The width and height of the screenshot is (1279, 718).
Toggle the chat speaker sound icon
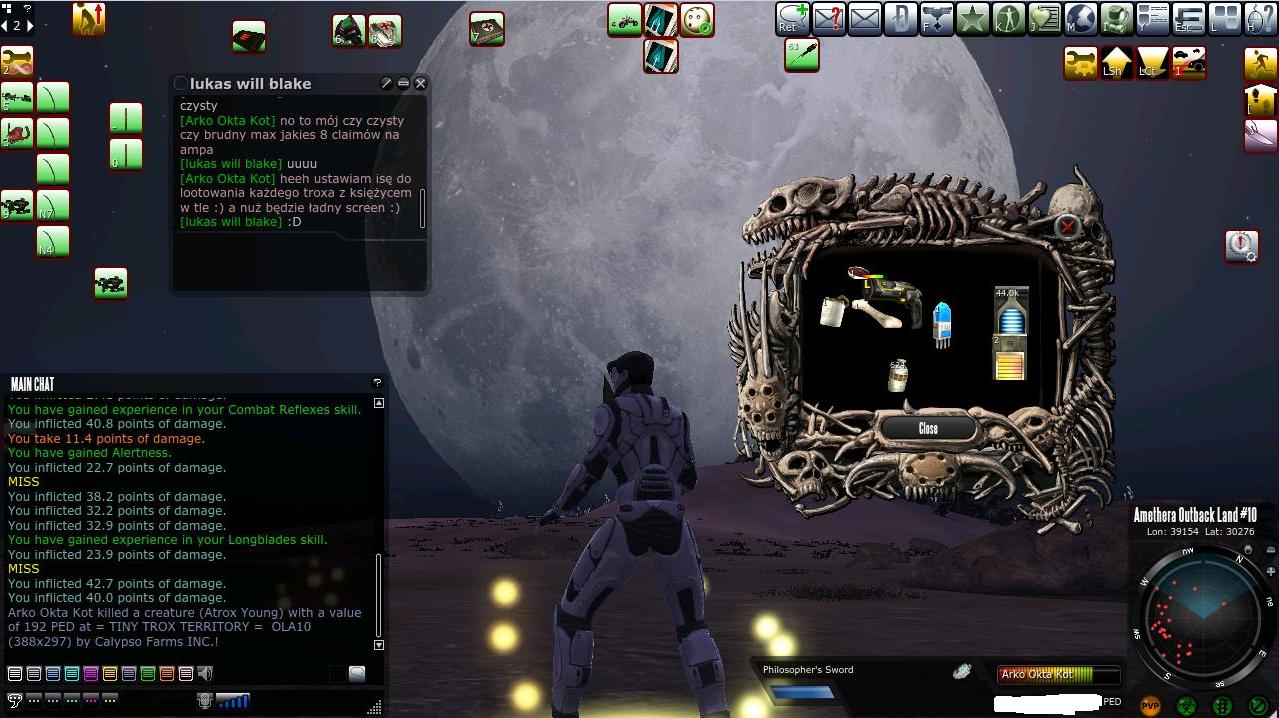[205, 674]
